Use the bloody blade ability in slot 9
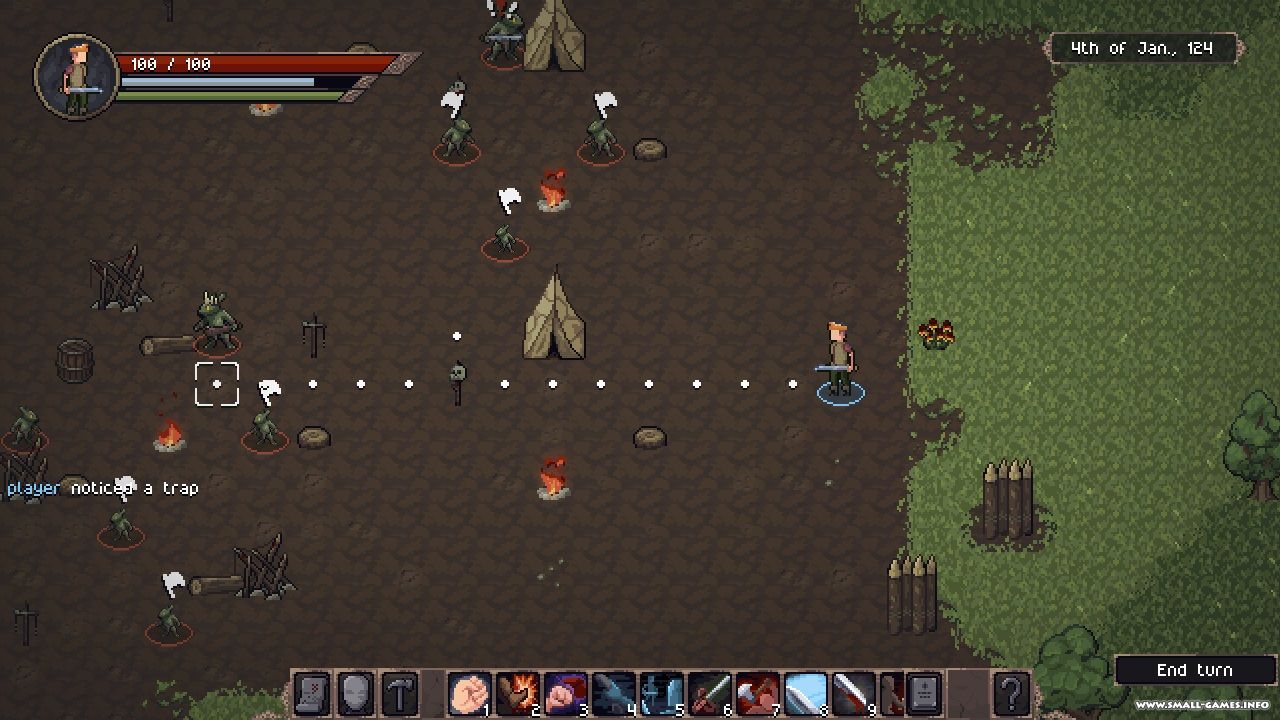The image size is (1280, 720). tap(853, 693)
